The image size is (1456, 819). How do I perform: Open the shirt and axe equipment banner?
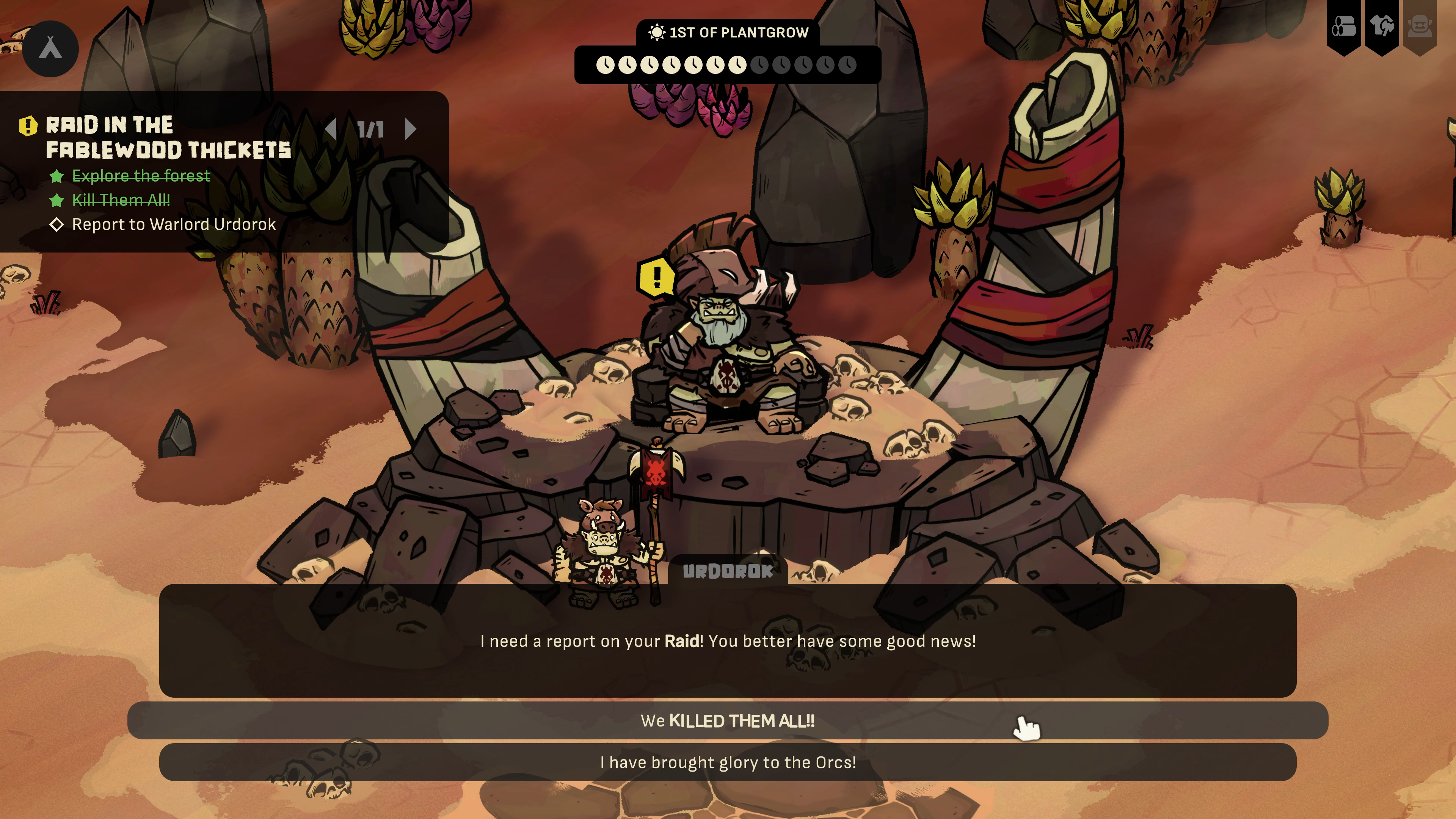(1382, 27)
